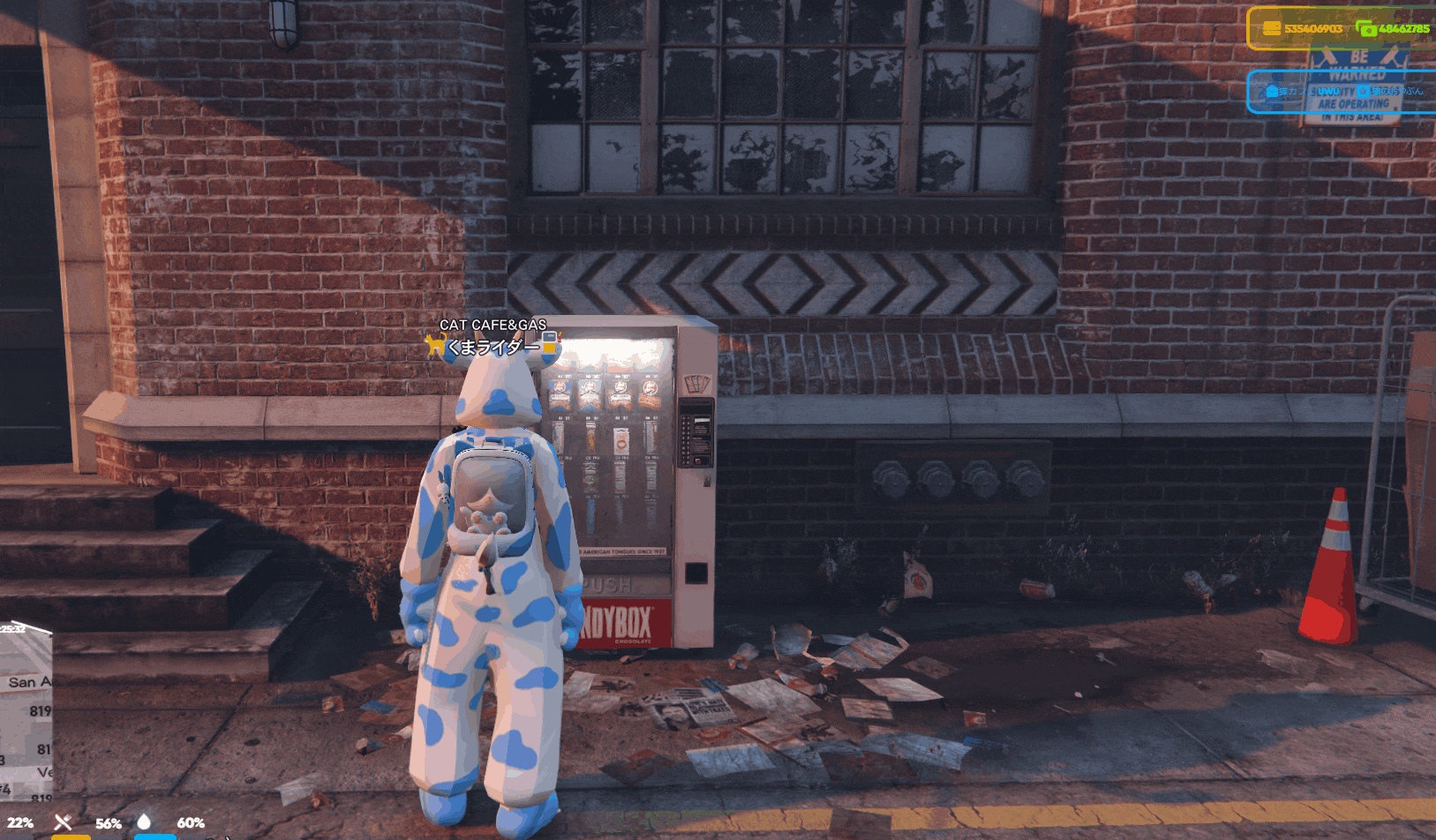The width and height of the screenshot is (1436, 840).
Task: Click the yellow status bar at bottom left
Action: (71, 836)
